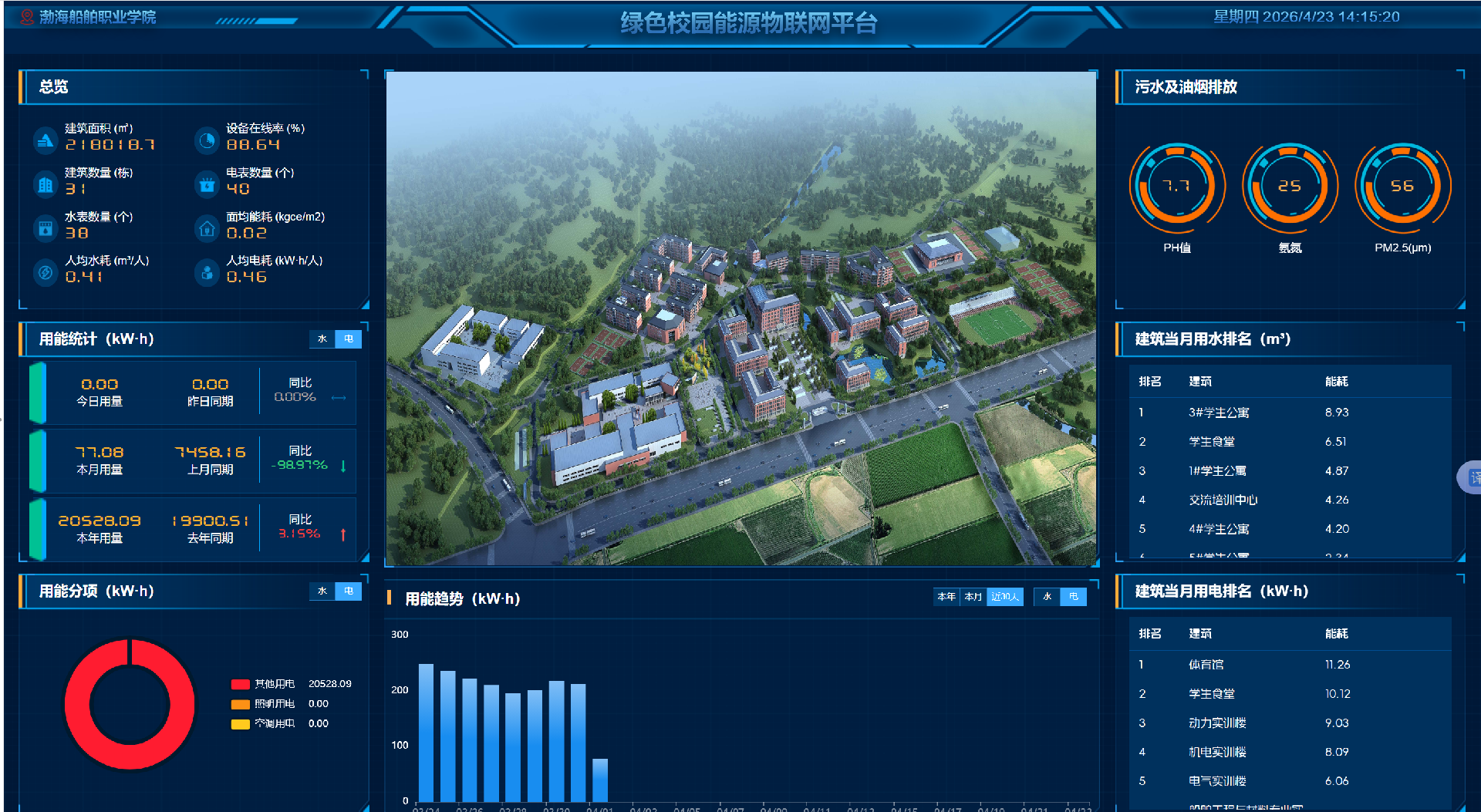Click the 面均能耗 house icon
Viewport: 1481px width, 812px height.
click(x=206, y=228)
